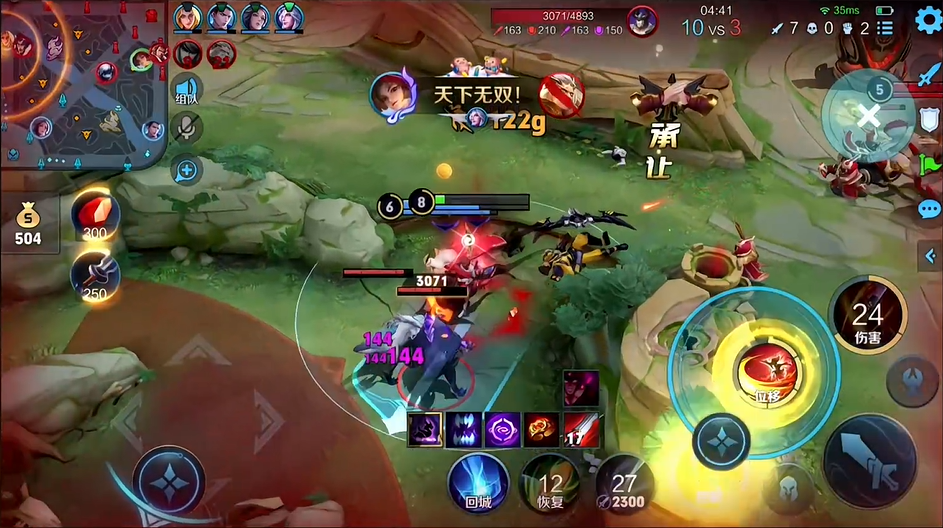Toggle the muted microphone button
This screenshot has width=943, height=528.
coord(186,127)
